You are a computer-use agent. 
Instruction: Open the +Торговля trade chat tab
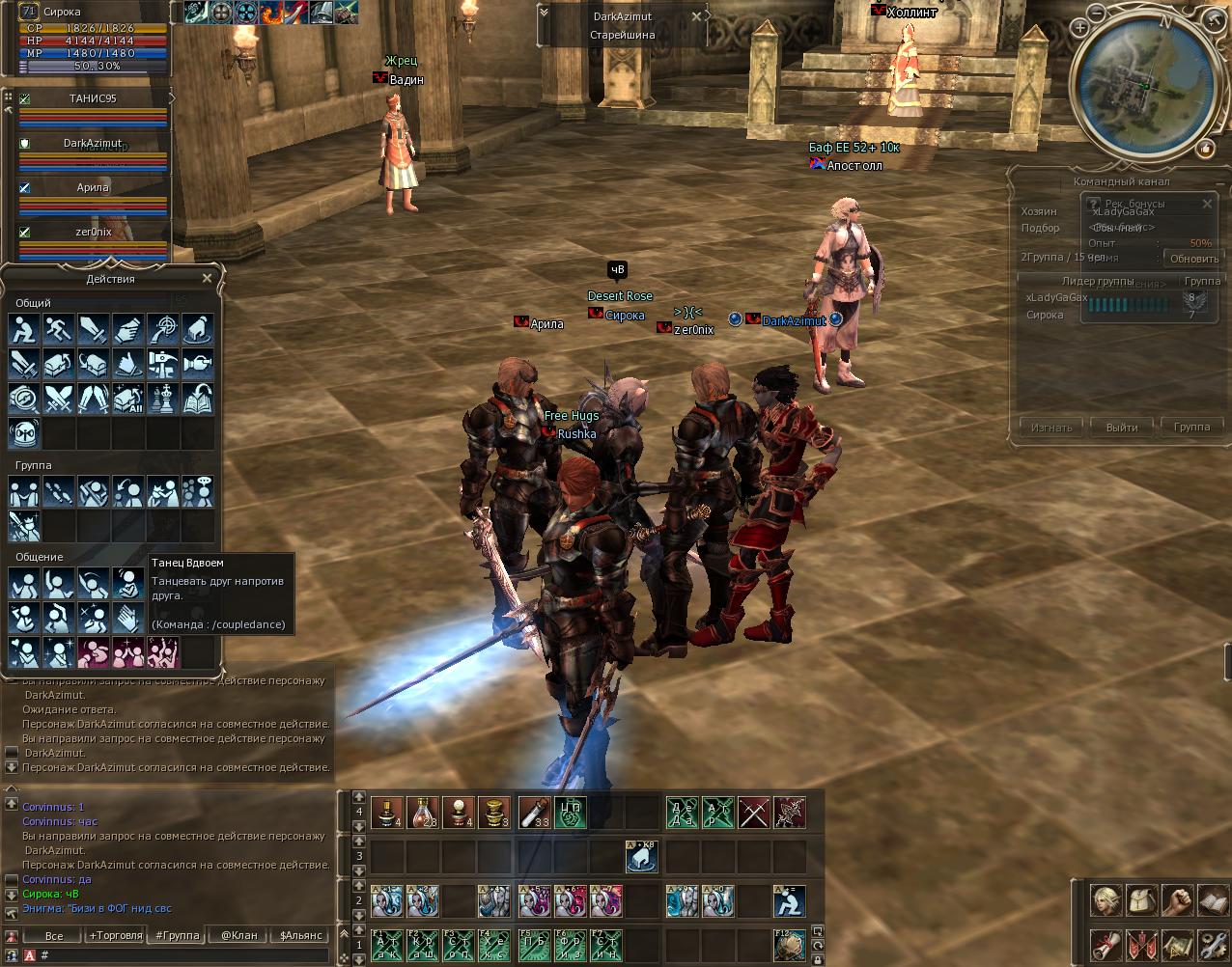pos(115,935)
